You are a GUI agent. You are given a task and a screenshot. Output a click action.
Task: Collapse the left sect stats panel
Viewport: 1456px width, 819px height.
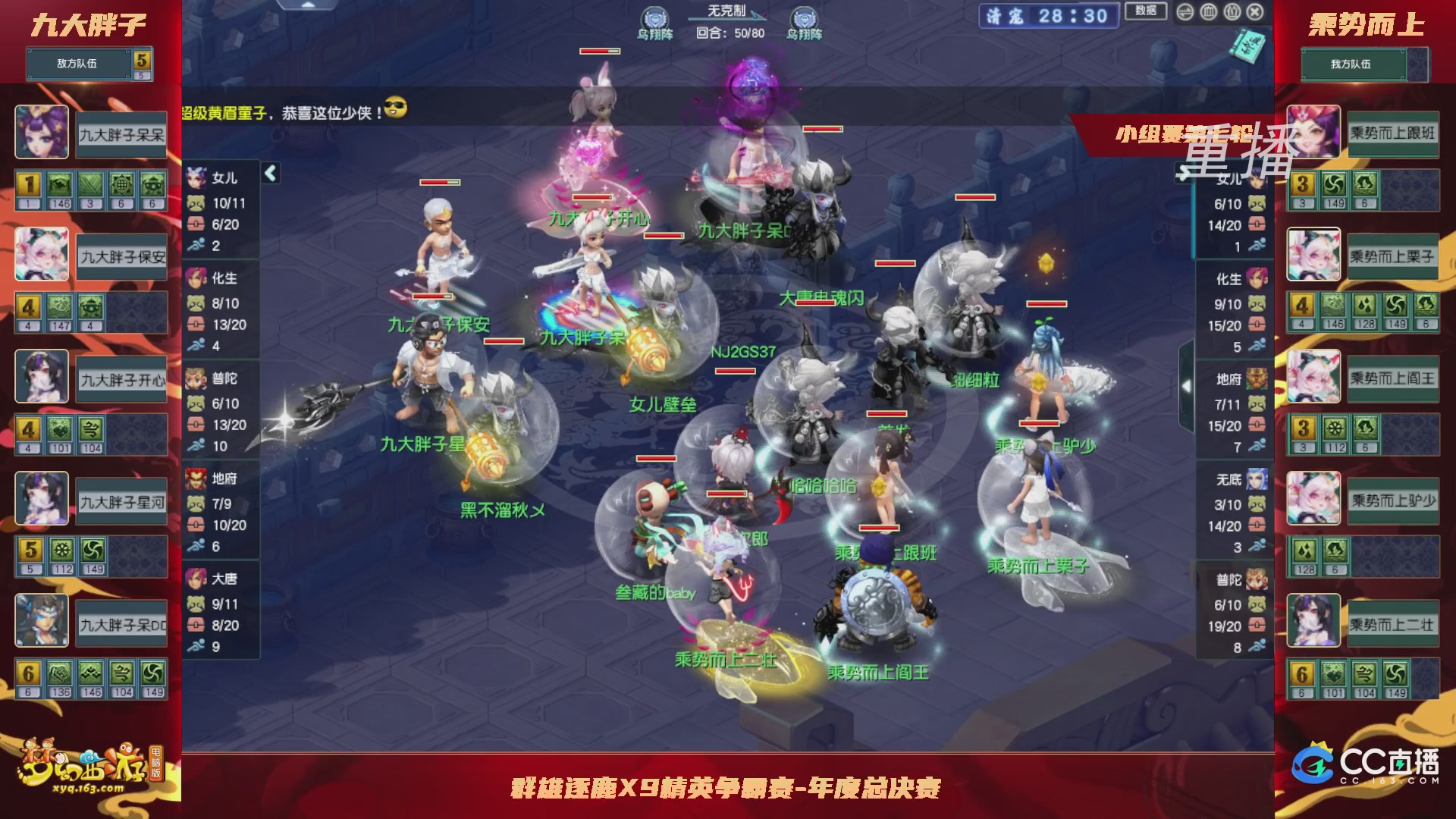(269, 173)
